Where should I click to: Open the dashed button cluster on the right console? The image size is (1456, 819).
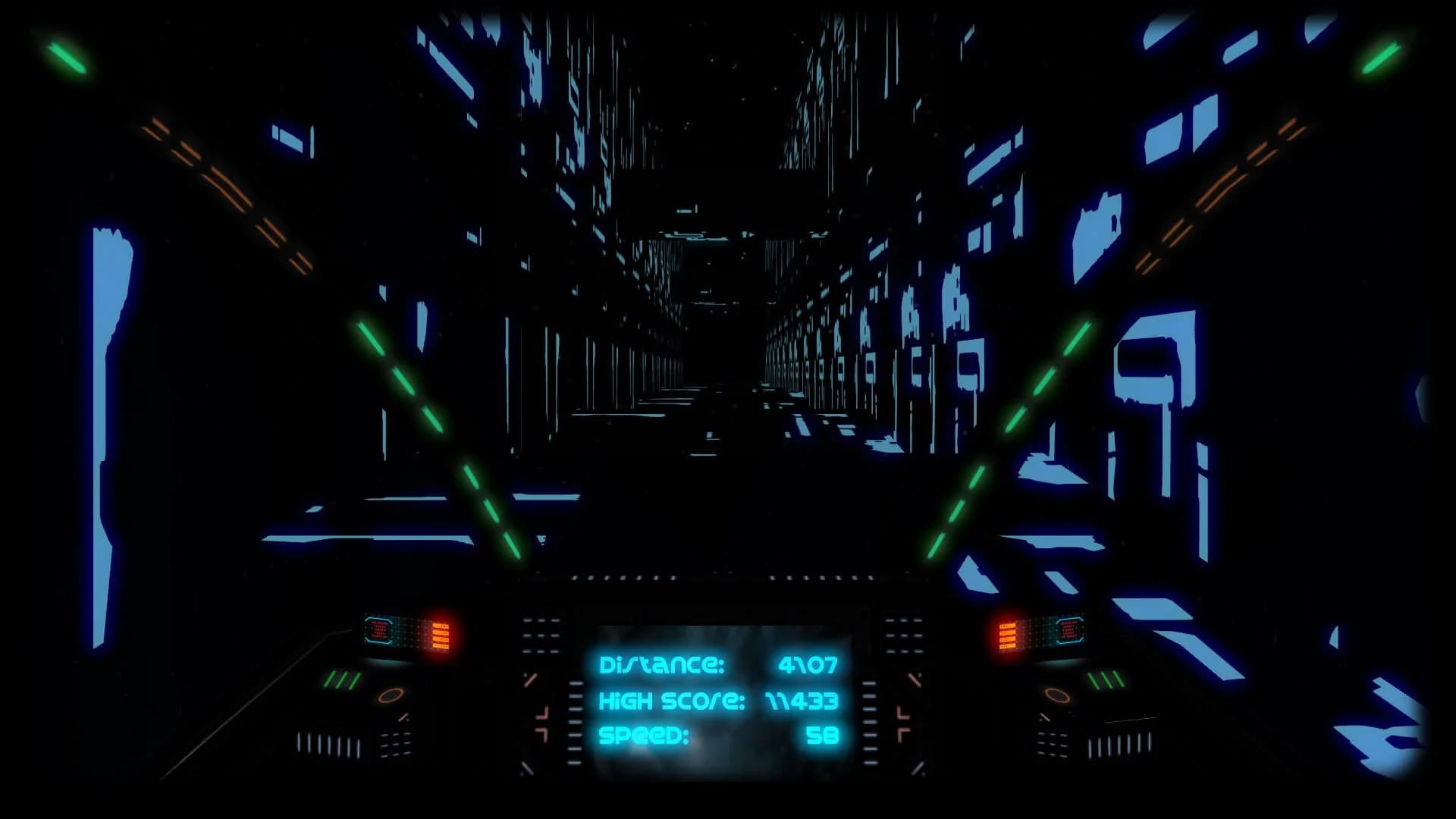902,635
